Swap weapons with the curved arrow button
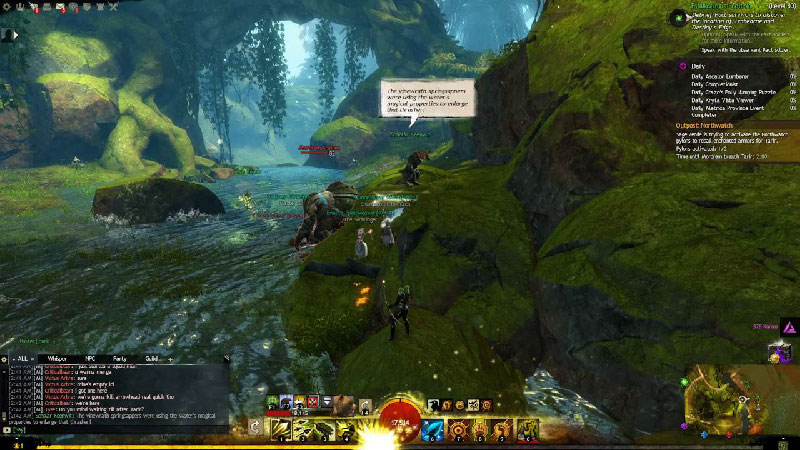The height and width of the screenshot is (450, 800). 255,427
